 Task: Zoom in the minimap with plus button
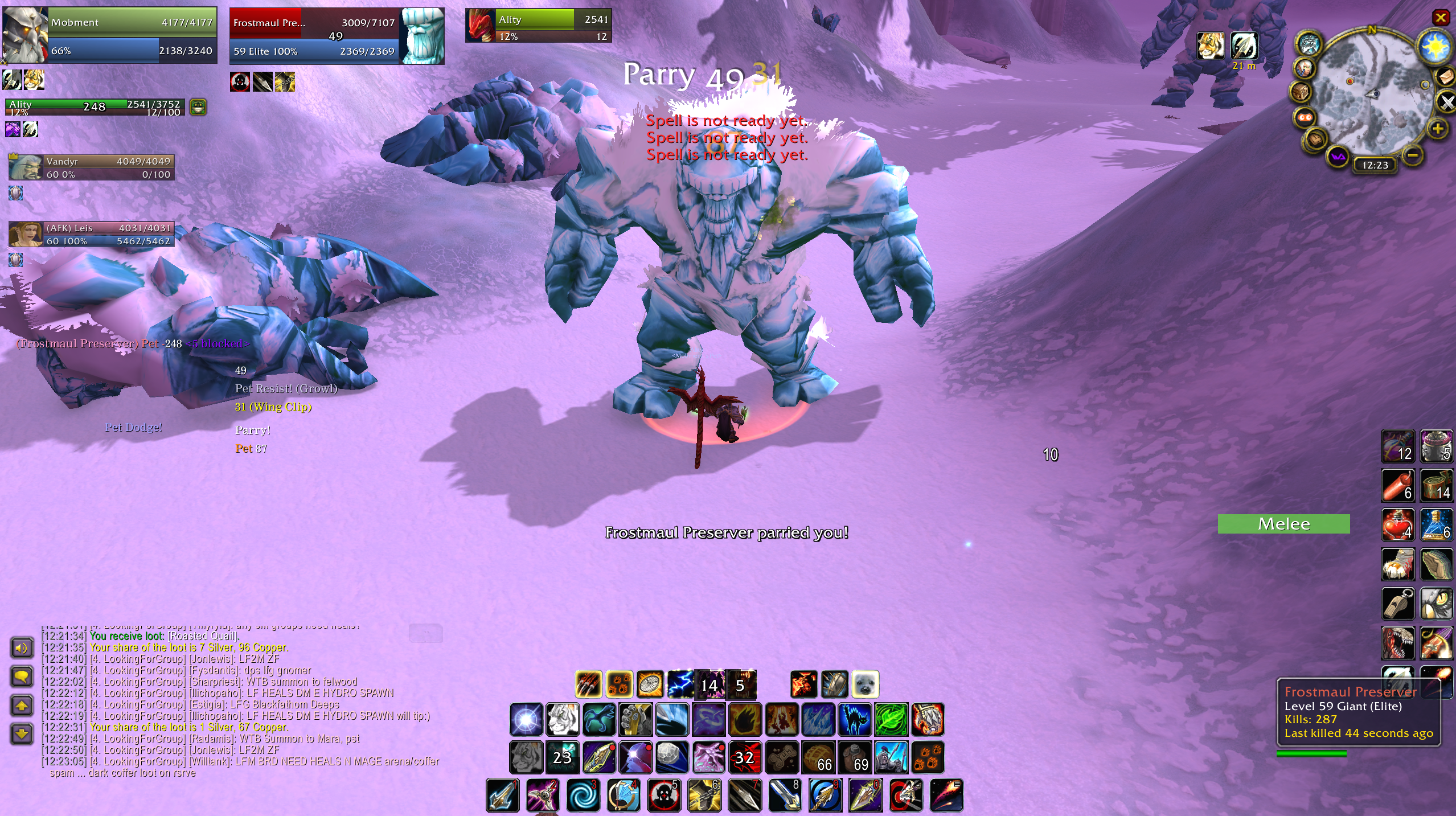(x=1438, y=129)
